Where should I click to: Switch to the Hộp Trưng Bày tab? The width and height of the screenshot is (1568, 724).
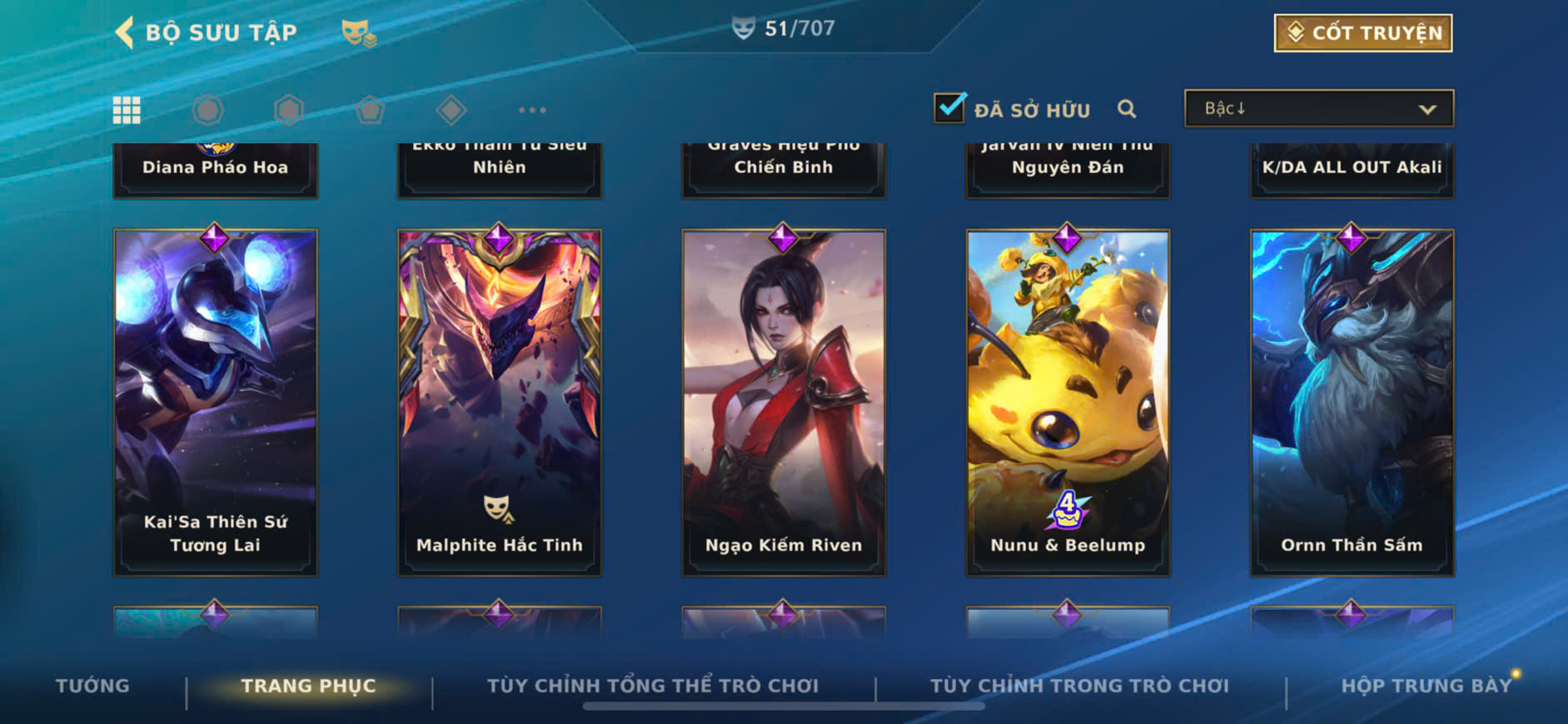click(x=1426, y=686)
